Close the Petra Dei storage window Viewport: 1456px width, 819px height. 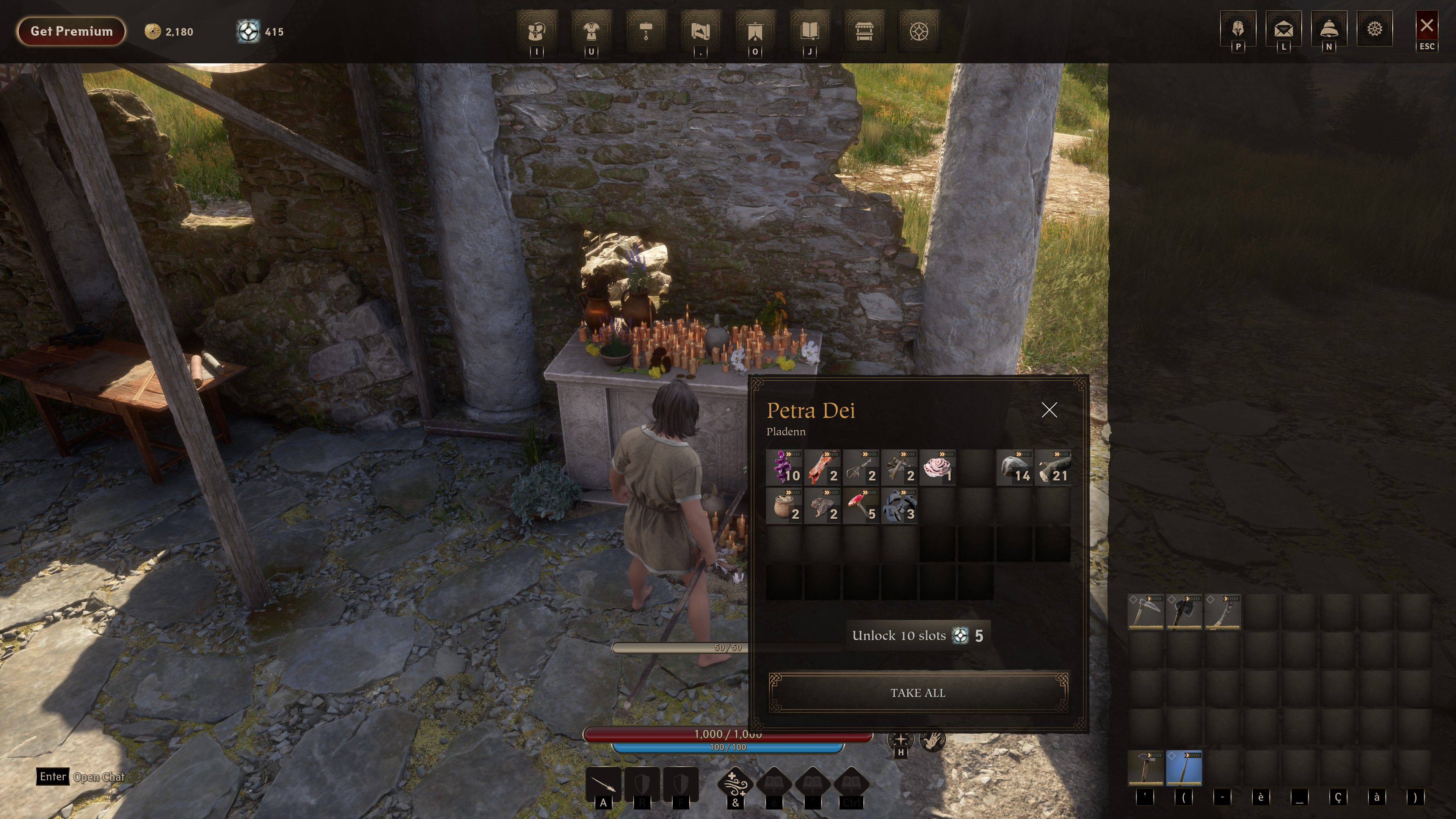pos(1049,410)
